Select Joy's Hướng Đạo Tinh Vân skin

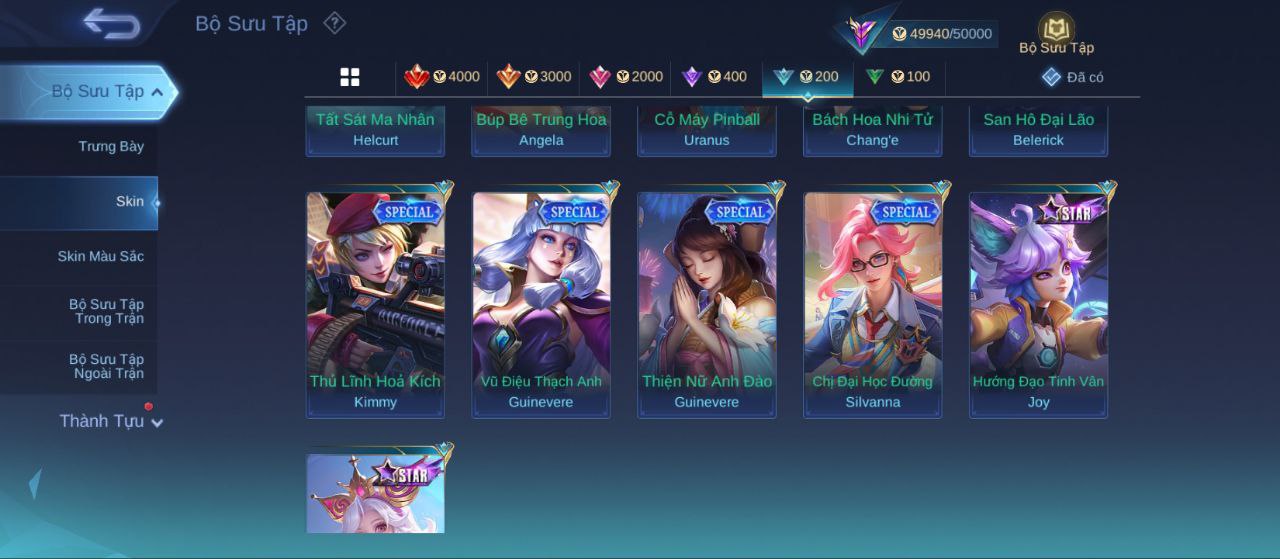click(x=1038, y=304)
